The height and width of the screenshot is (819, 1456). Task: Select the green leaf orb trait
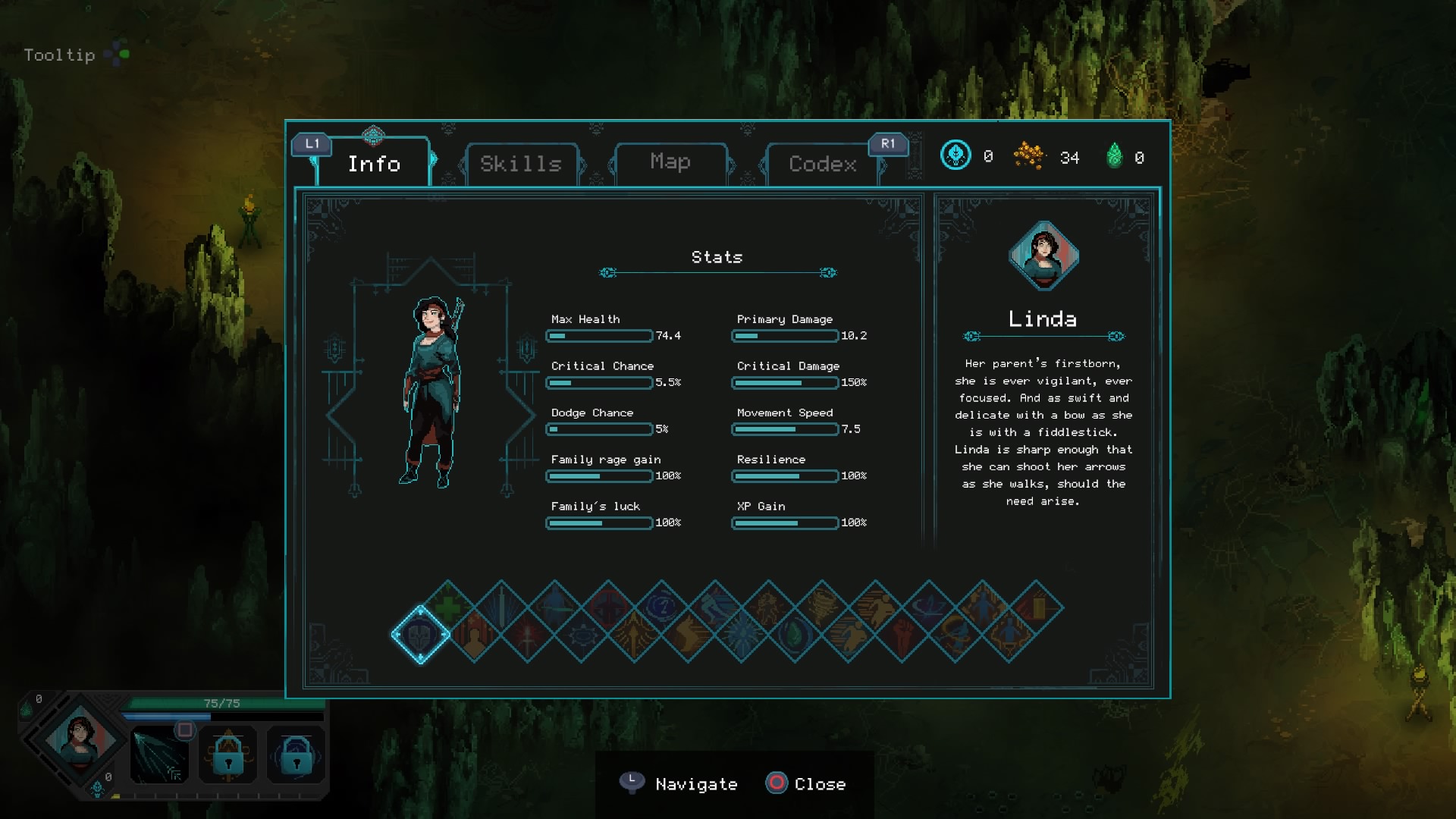coord(795,635)
